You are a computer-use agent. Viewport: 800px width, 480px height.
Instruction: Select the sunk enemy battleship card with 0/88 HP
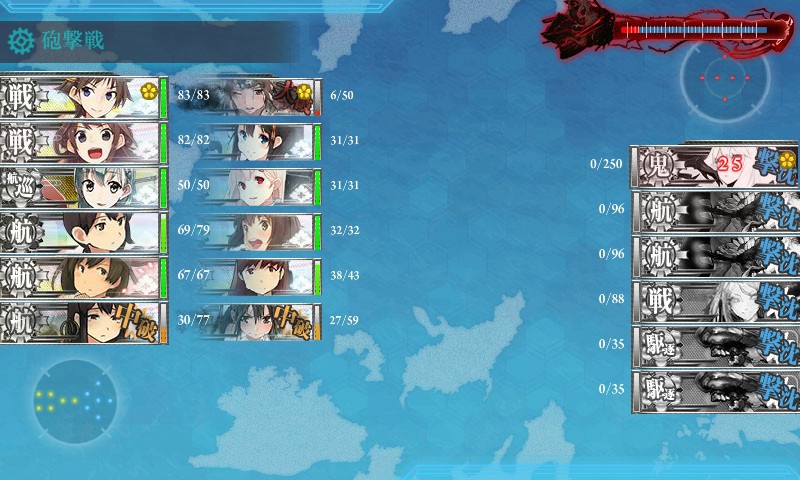pyautogui.click(x=714, y=300)
